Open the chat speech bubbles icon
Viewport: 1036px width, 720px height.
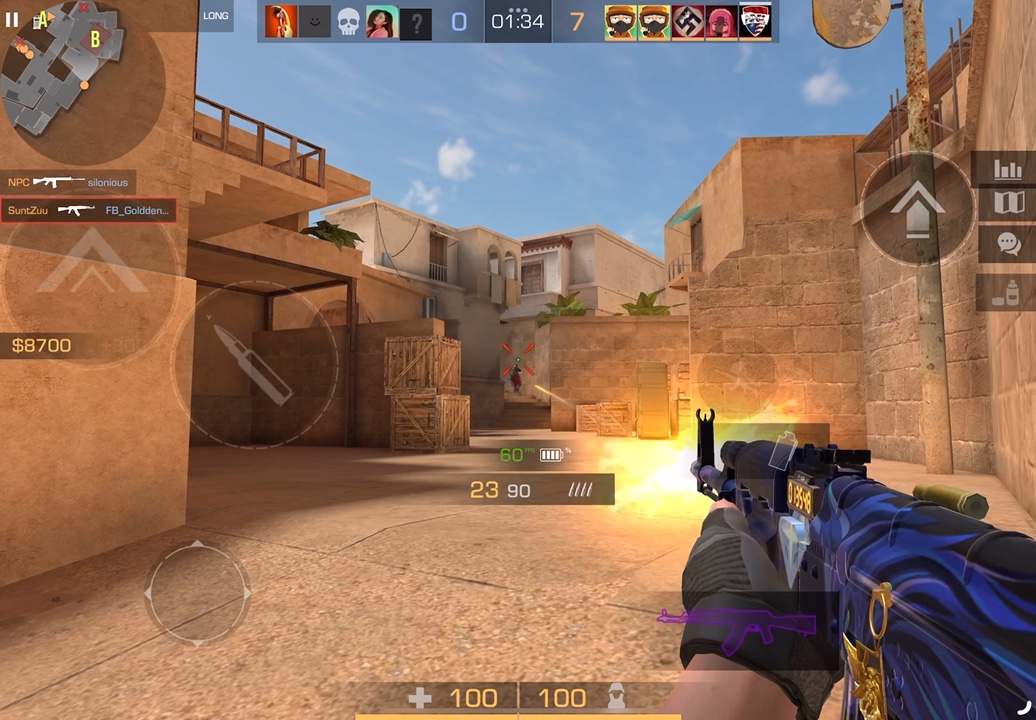(1006, 243)
